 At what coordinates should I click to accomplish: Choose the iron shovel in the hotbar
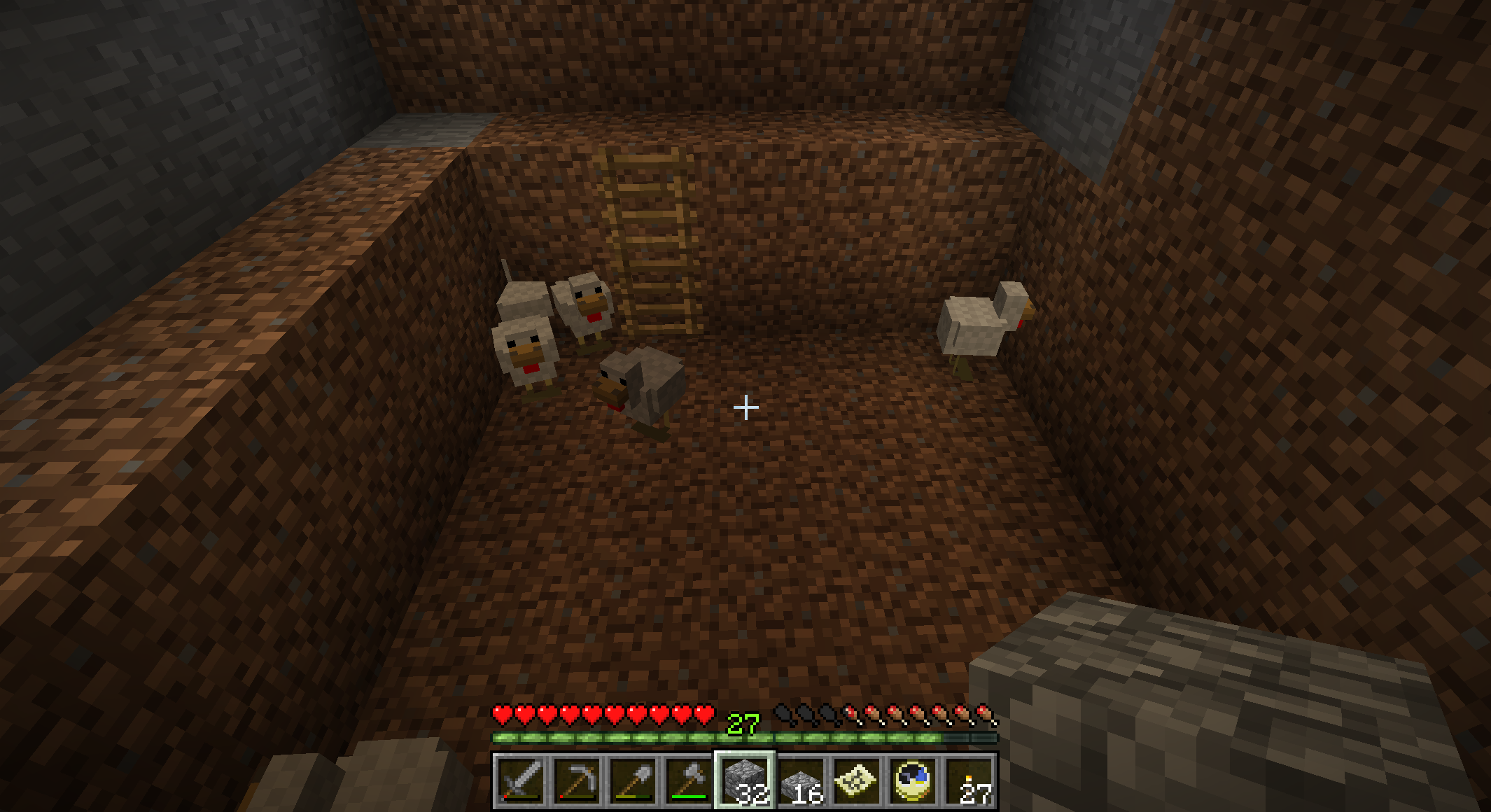coord(633,780)
